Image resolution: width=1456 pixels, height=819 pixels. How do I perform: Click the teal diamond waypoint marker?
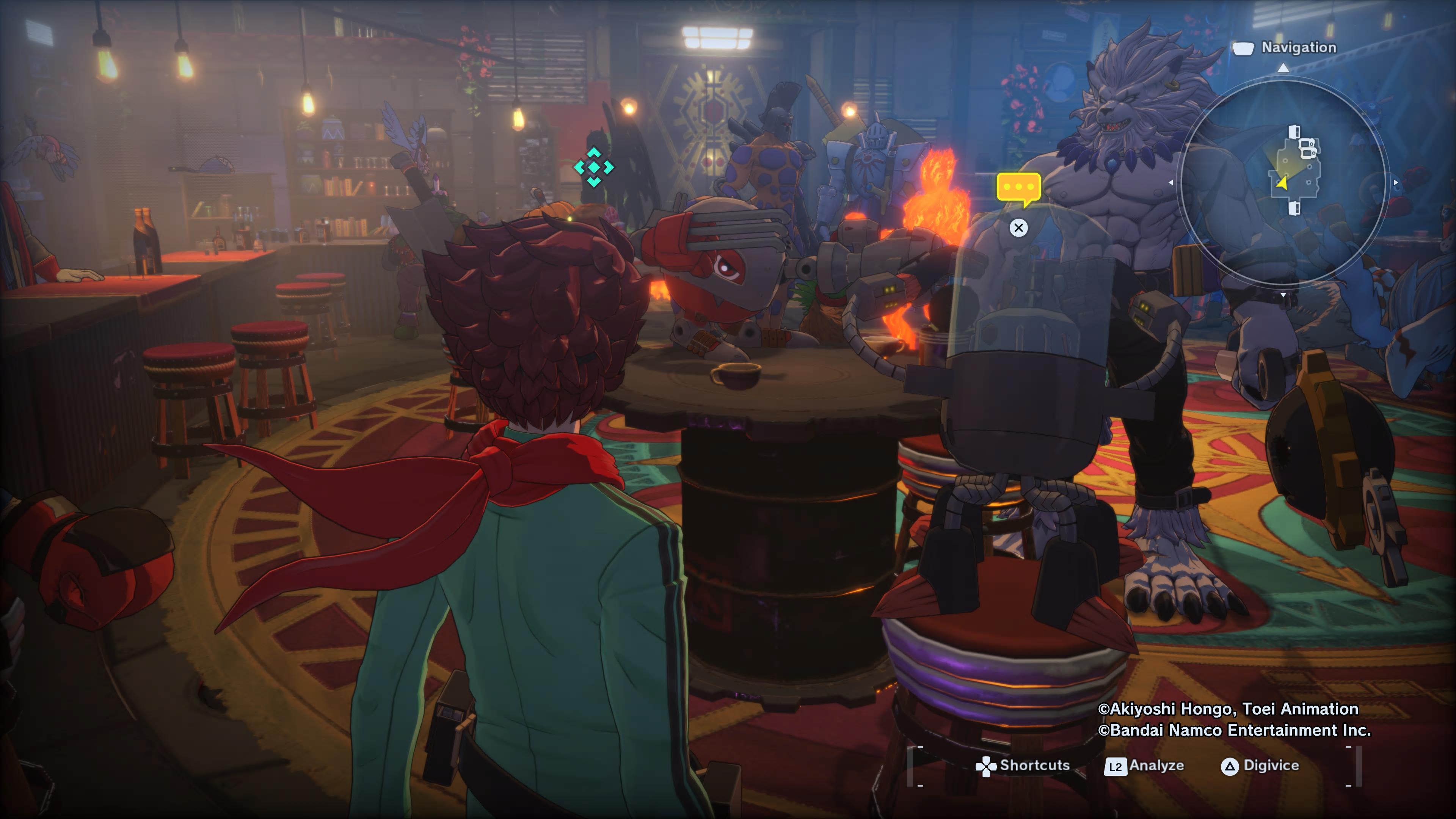click(593, 167)
